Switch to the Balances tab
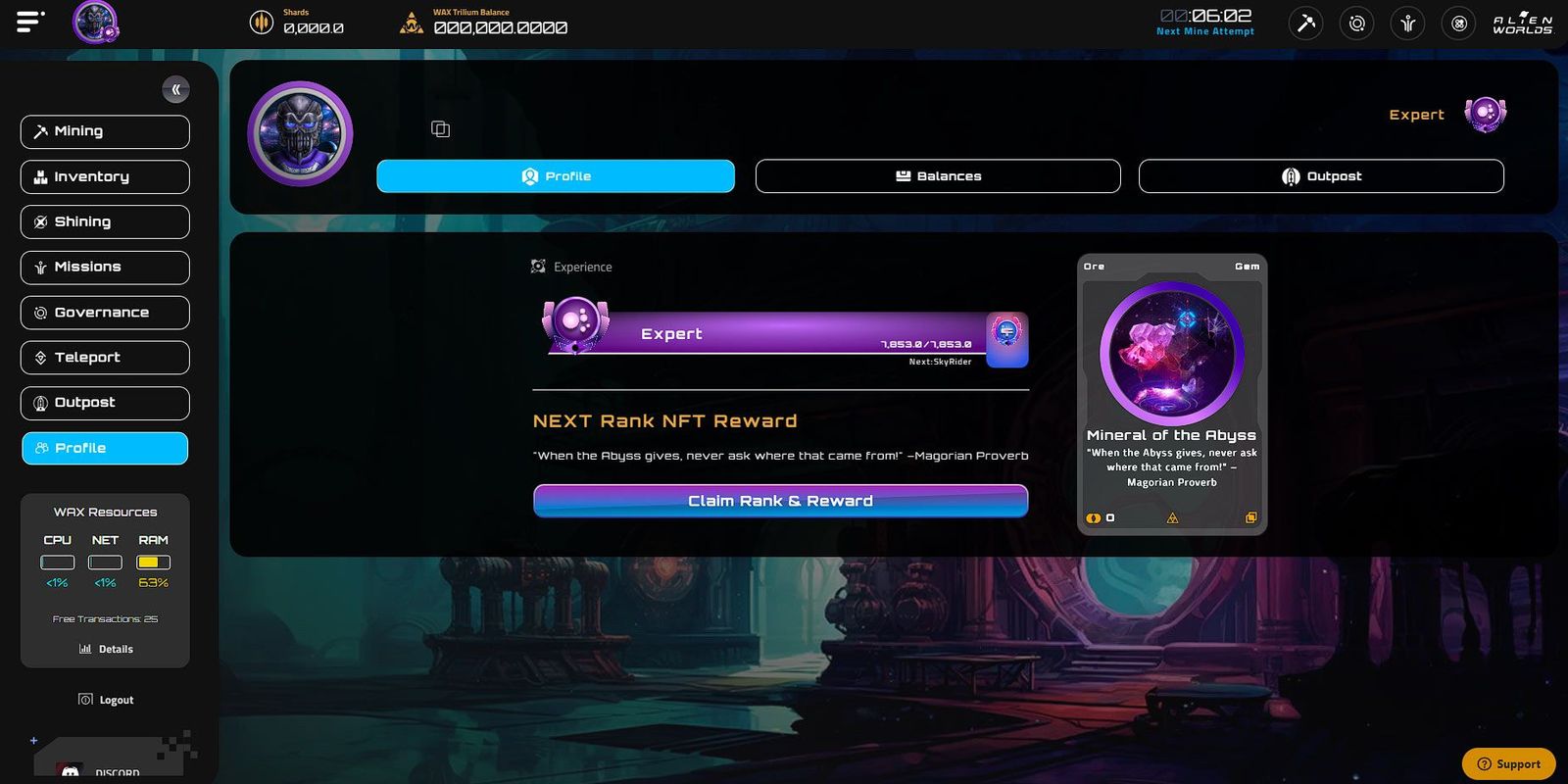This screenshot has height=784, width=1568. [937, 175]
